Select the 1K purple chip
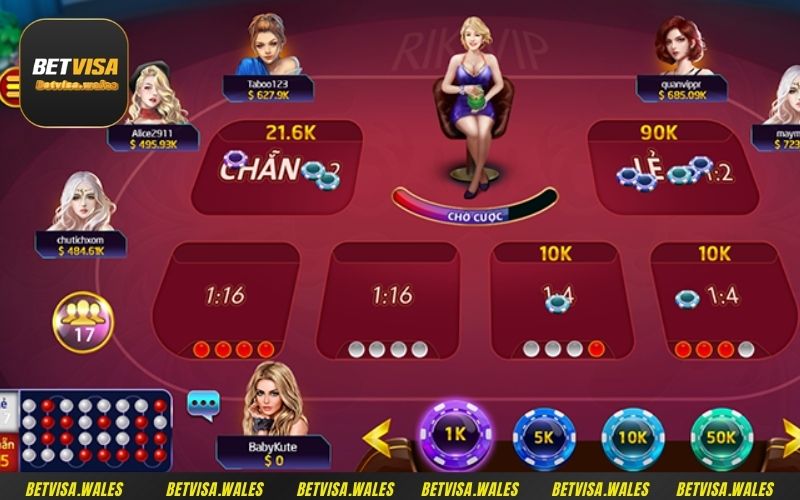 [455, 436]
